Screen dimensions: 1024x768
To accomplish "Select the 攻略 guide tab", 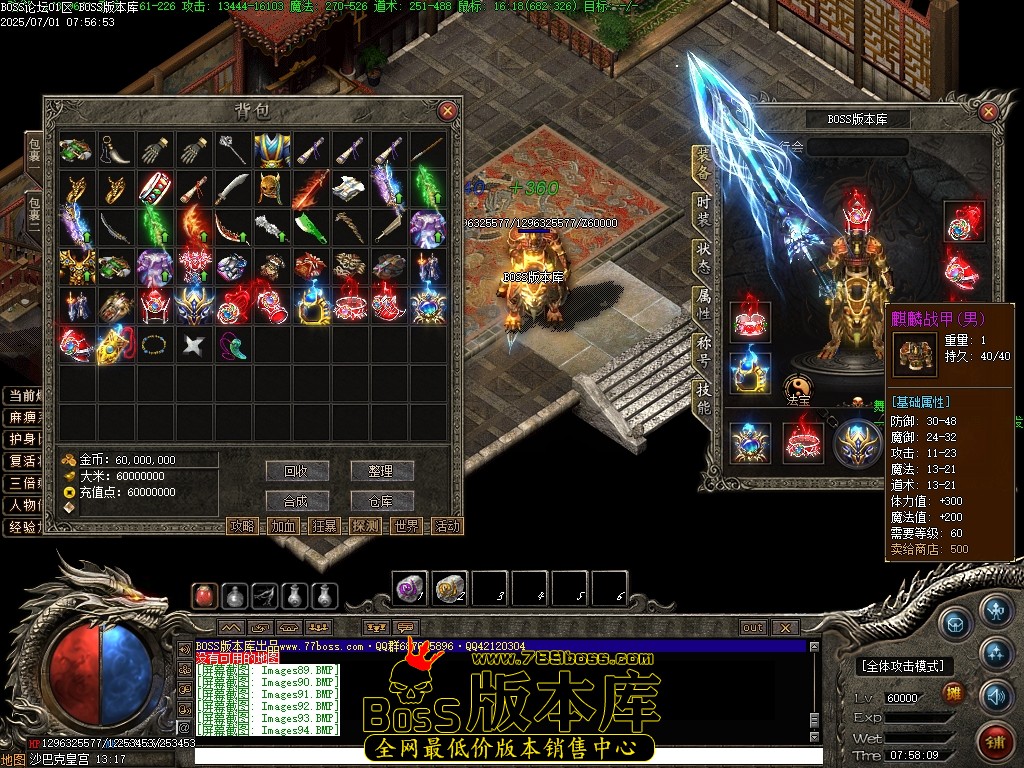I will pyautogui.click(x=242, y=526).
